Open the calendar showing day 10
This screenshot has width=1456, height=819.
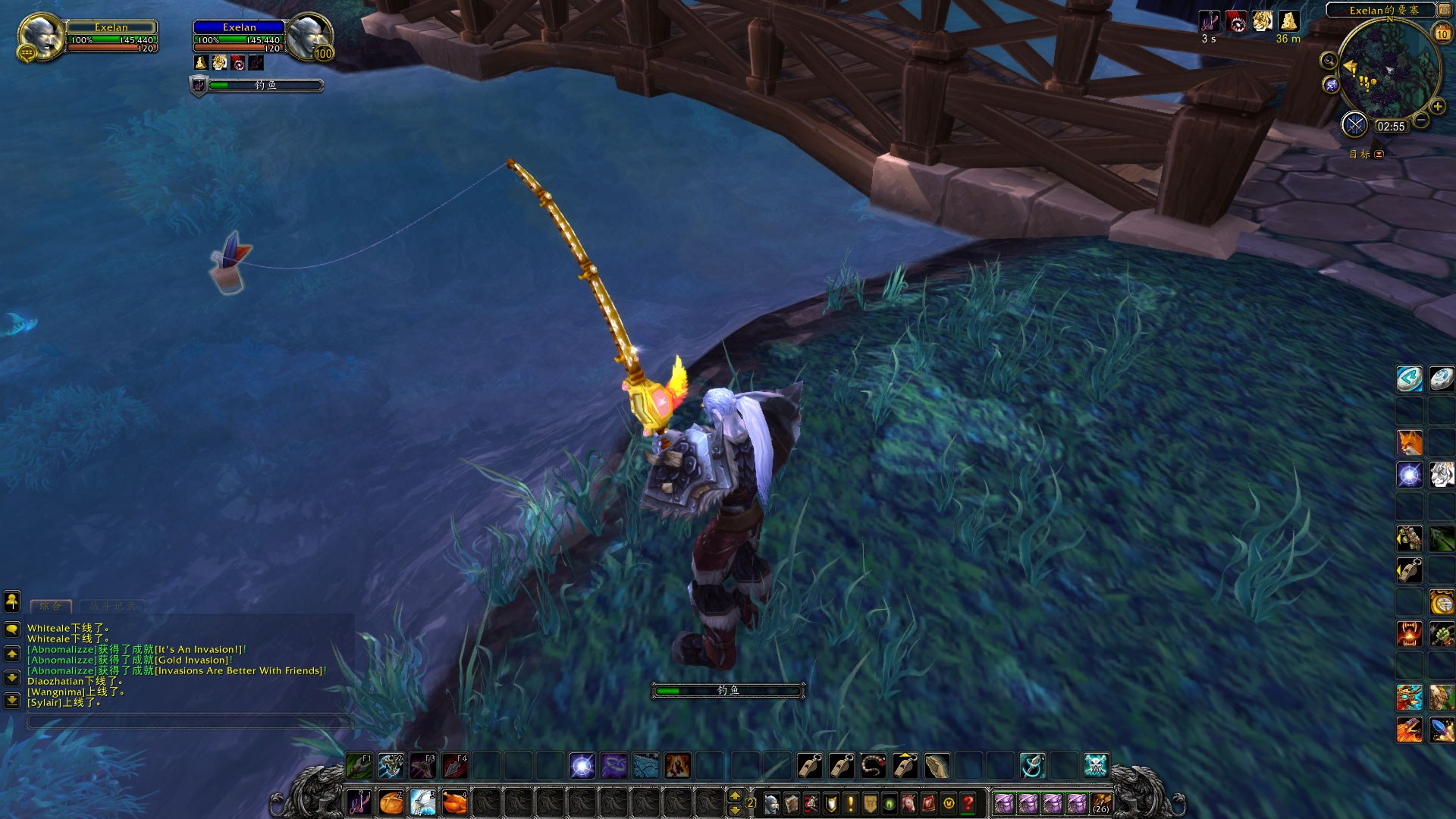(1442, 33)
